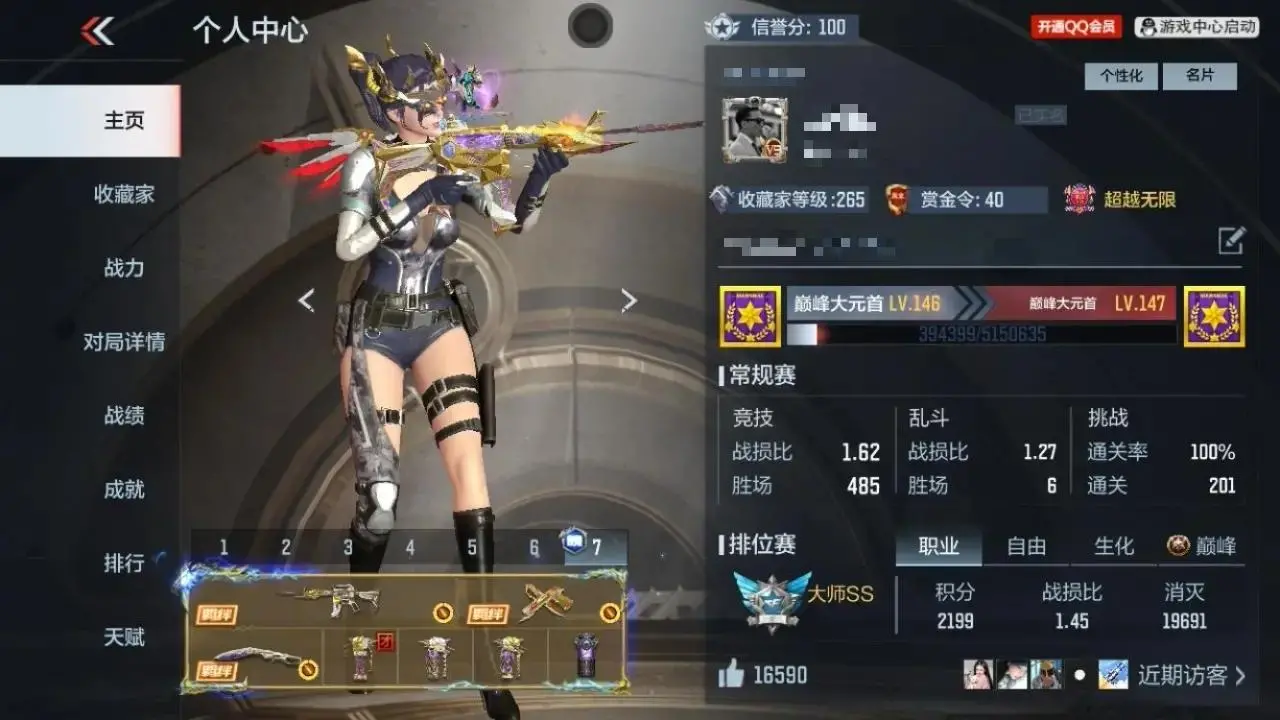Viewport: 1280px width, 720px height.
Task: Open the 成就 achievements page
Action: 124,489
